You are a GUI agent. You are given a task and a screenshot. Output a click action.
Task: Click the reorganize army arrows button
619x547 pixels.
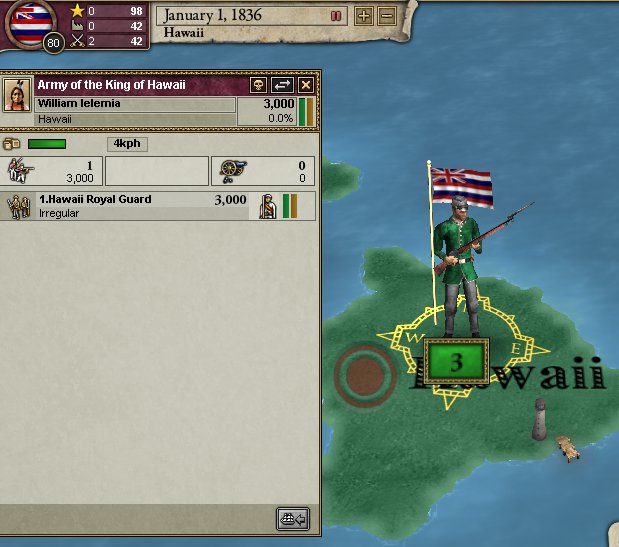click(282, 86)
